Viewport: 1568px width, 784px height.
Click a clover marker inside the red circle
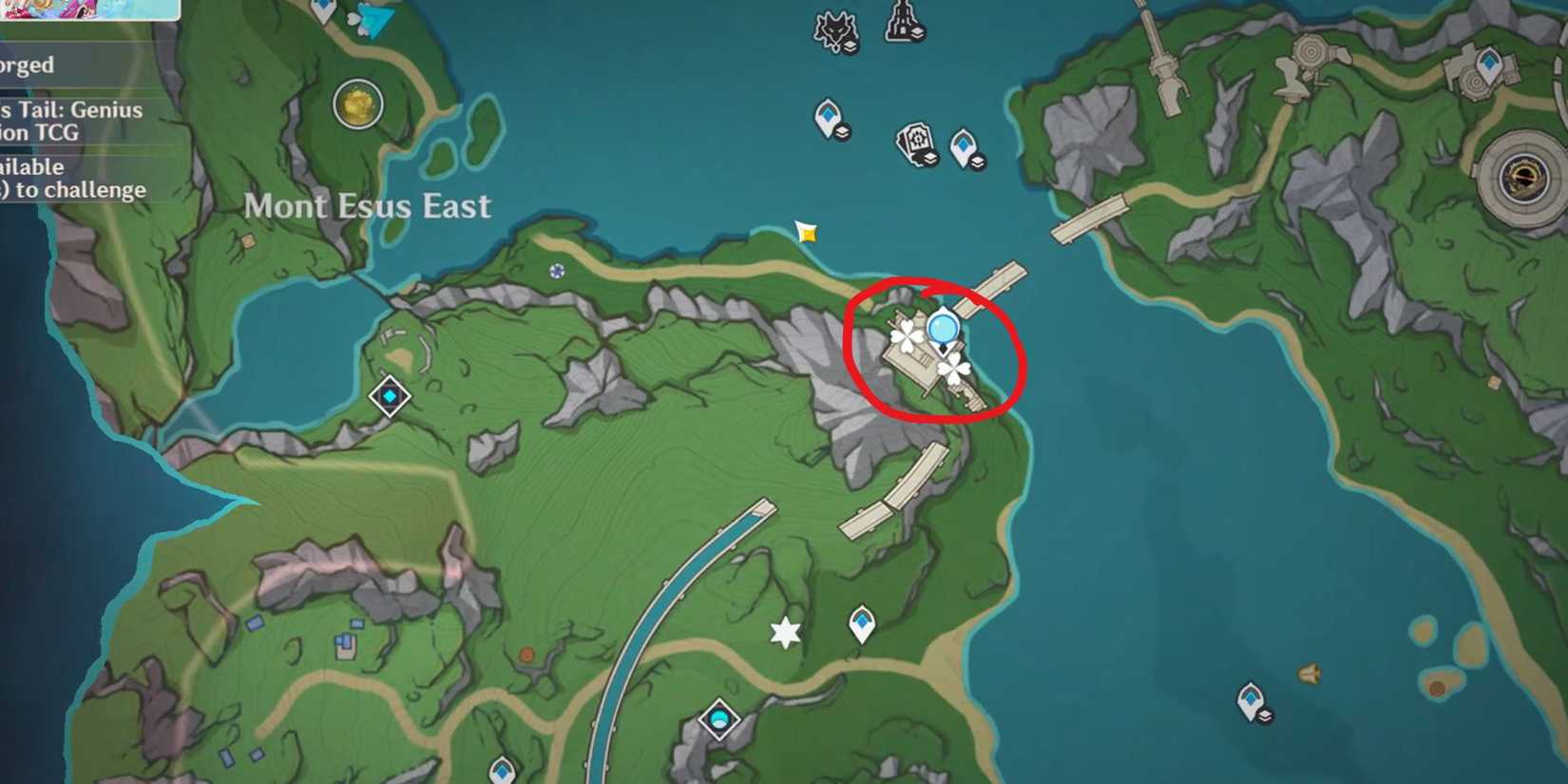(x=909, y=335)
